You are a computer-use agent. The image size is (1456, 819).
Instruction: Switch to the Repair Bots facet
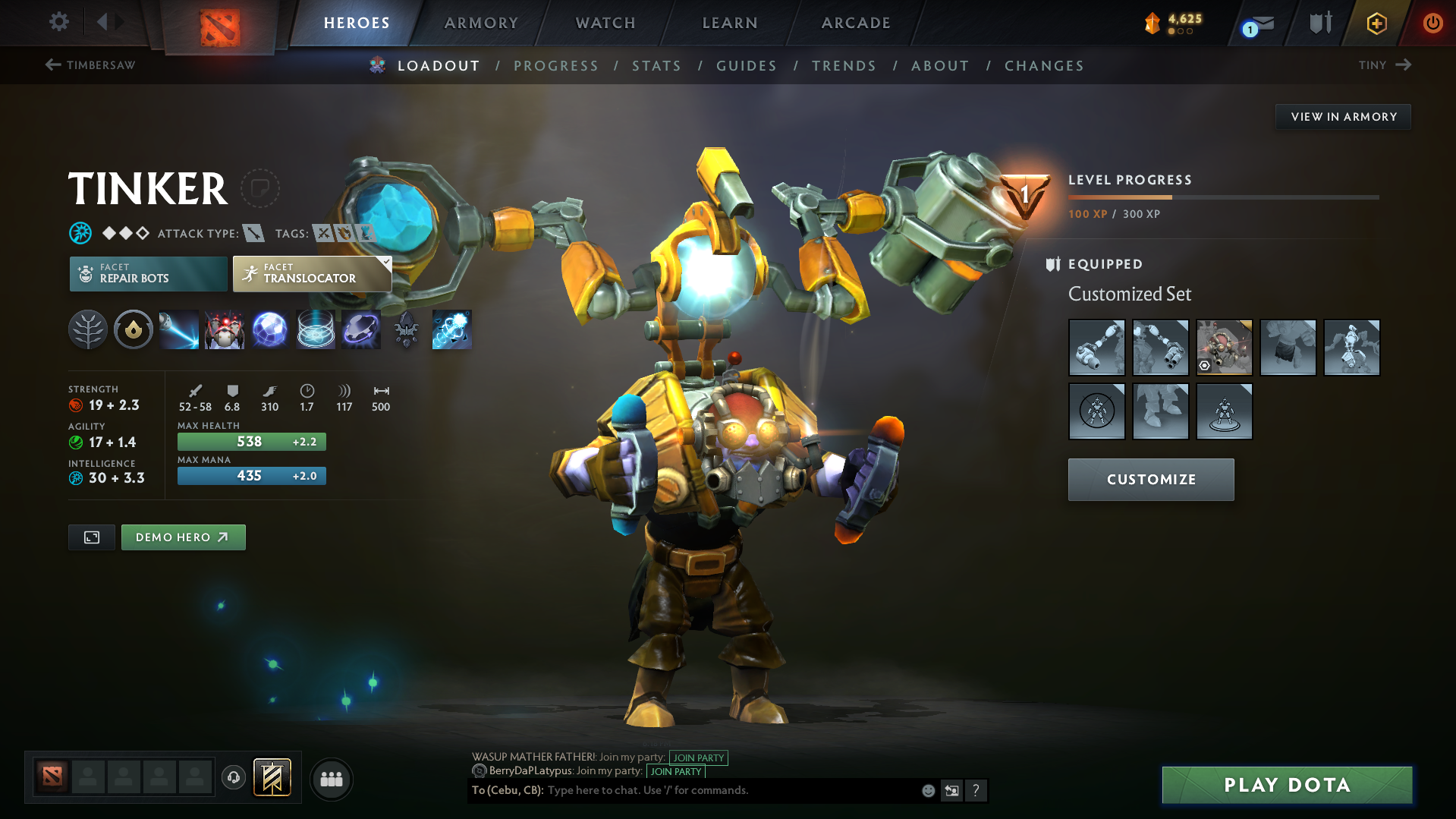pyautogui.click(x=147, y=273)
